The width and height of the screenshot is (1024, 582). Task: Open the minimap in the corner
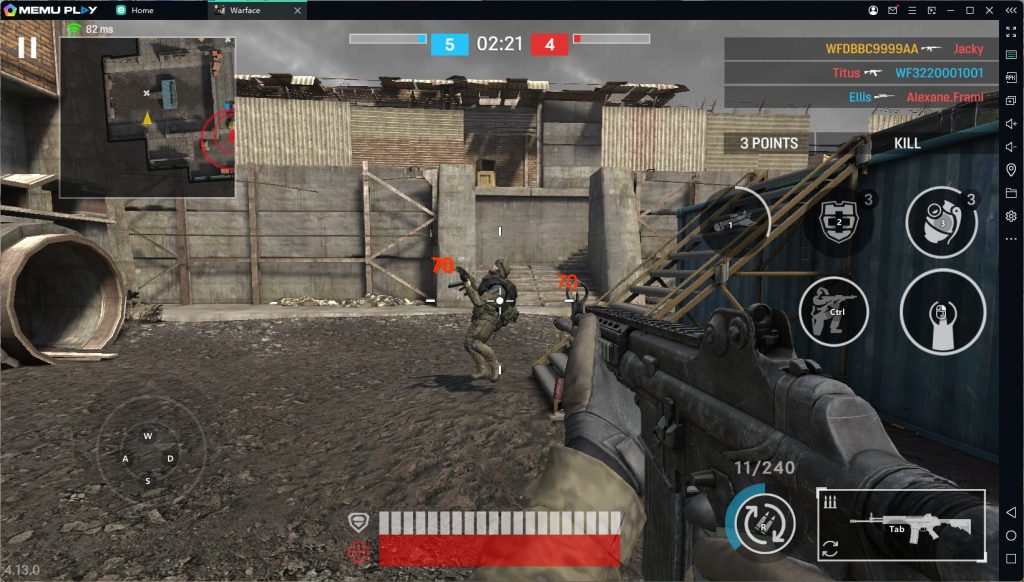[147, 116]
